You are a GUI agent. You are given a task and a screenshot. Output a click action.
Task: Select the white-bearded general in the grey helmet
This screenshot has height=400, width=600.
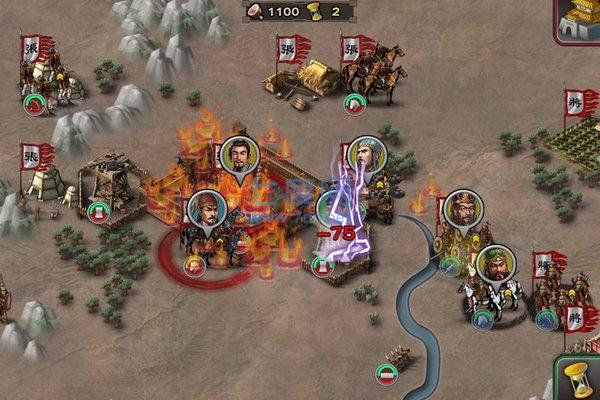pyautogui.click(x=364, y=154)
